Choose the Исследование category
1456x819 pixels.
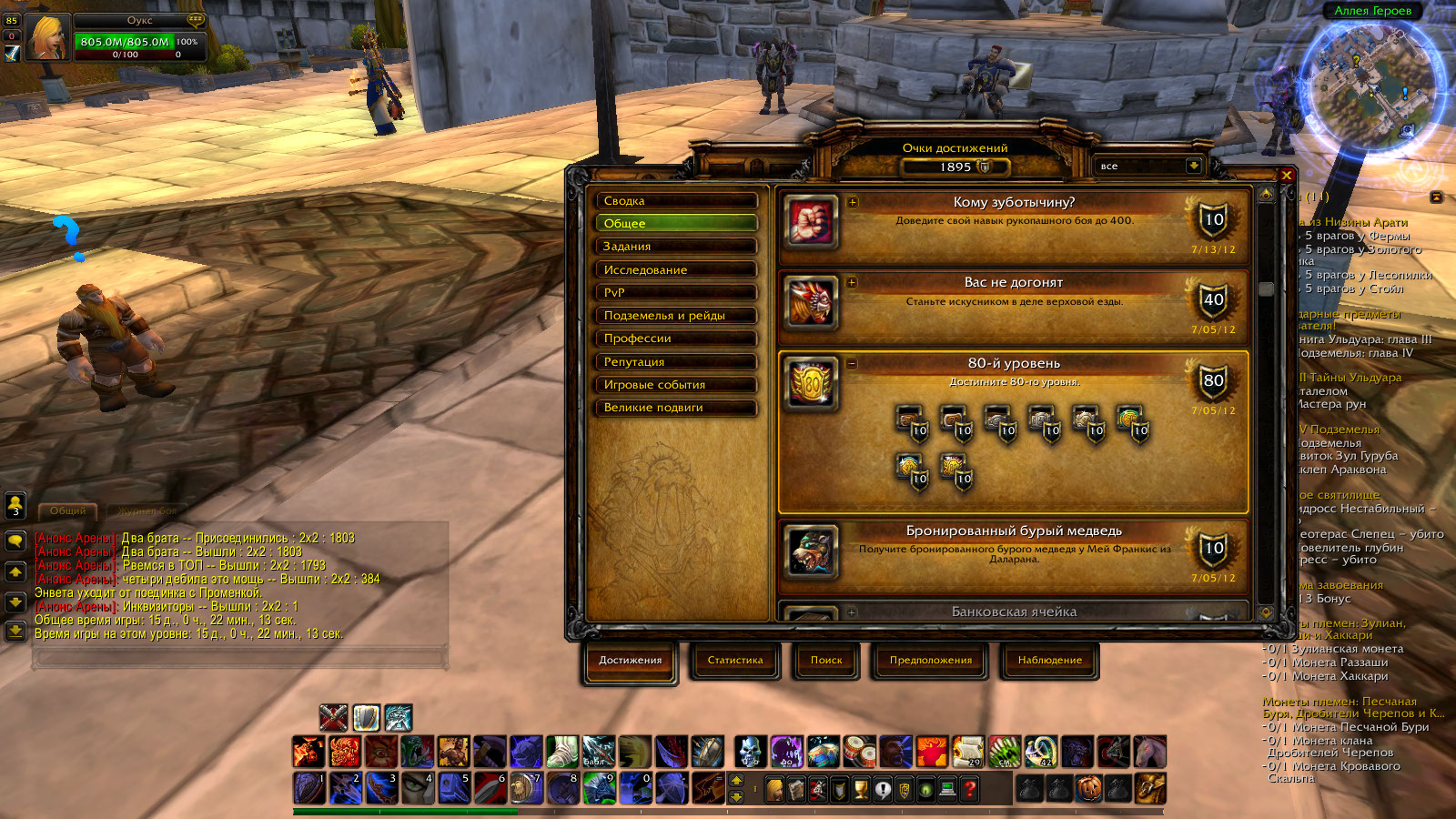pyautogui.click(x=675, y=269)
